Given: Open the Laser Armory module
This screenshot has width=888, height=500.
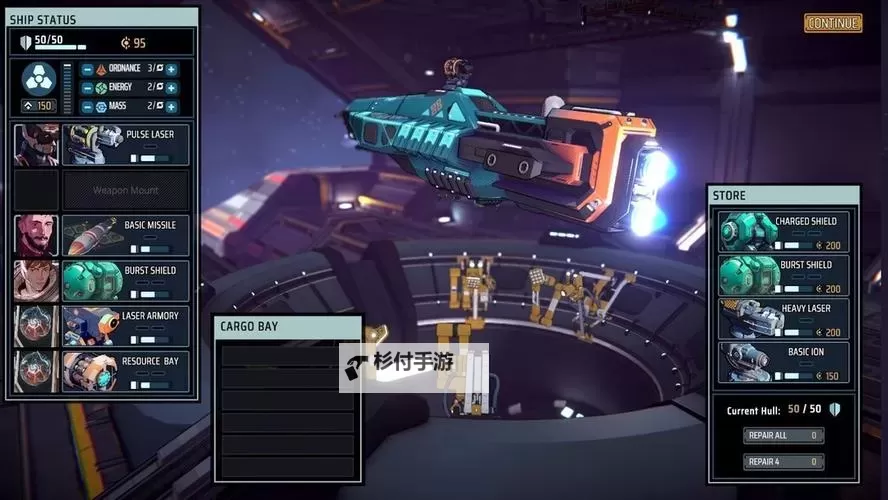Looking at the screenshot, I should (126, 326).
